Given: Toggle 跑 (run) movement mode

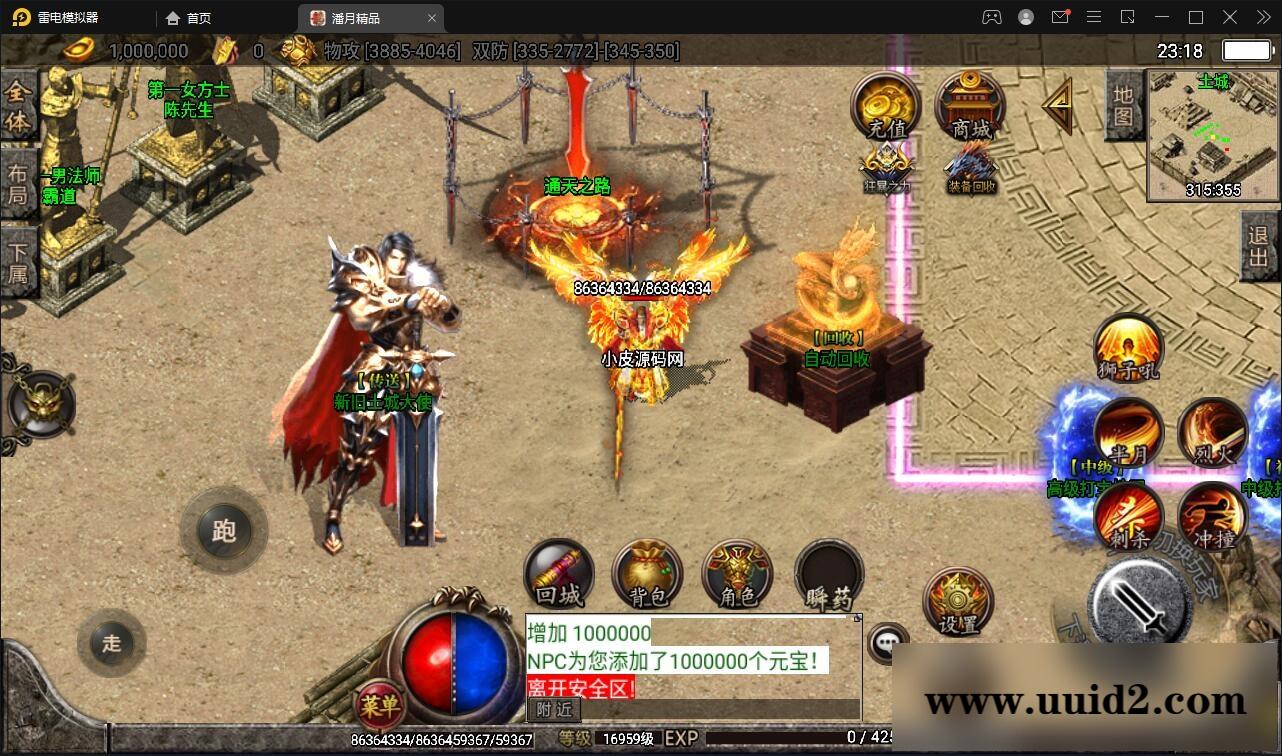Looking at the screenshot, I should (x=224, y=531).
